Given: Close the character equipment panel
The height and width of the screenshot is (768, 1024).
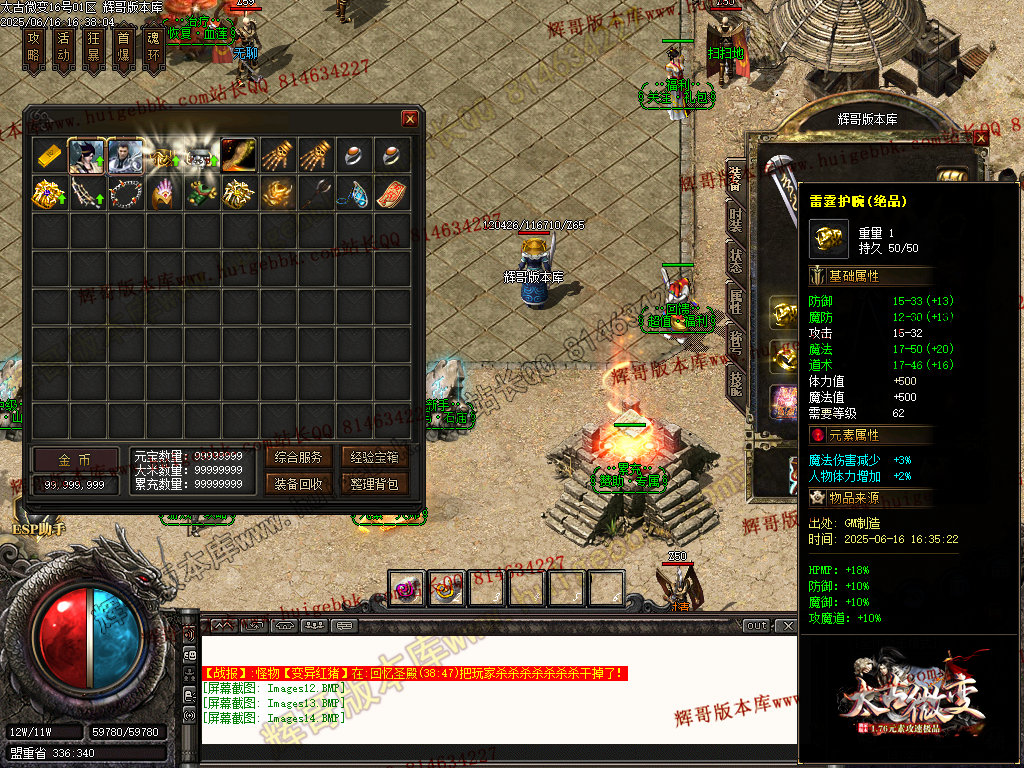Looking at the screenshot, I should tap(979, 139).
